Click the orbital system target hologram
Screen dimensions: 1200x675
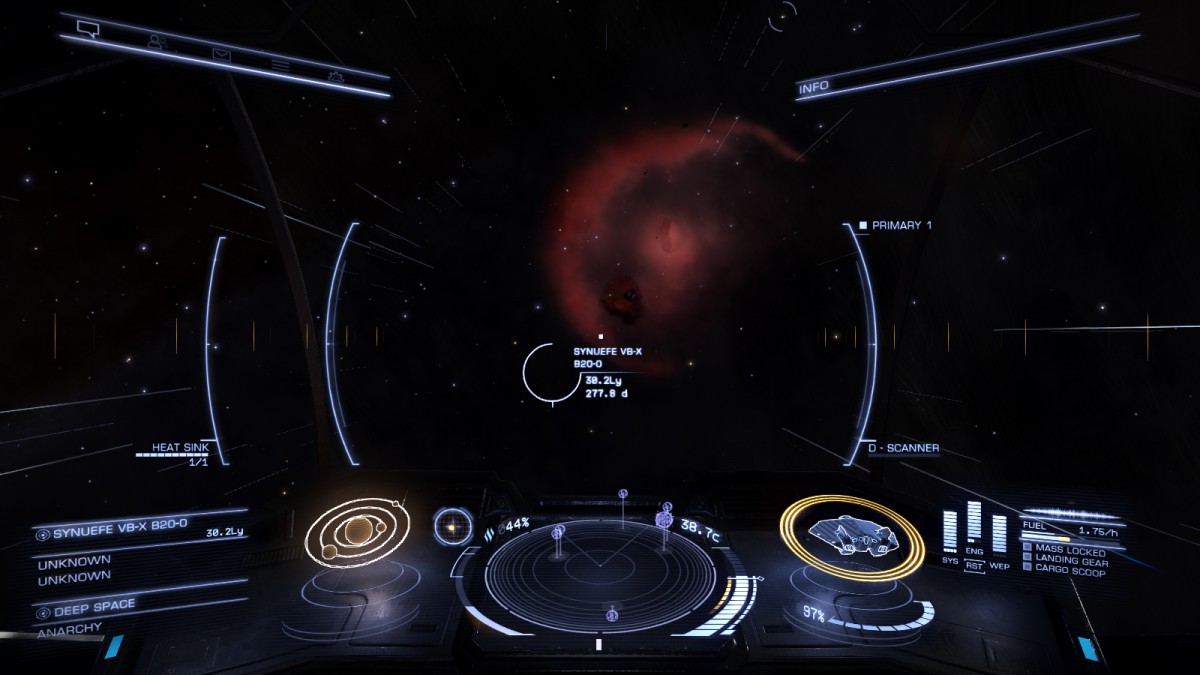(x=355, y=533)
